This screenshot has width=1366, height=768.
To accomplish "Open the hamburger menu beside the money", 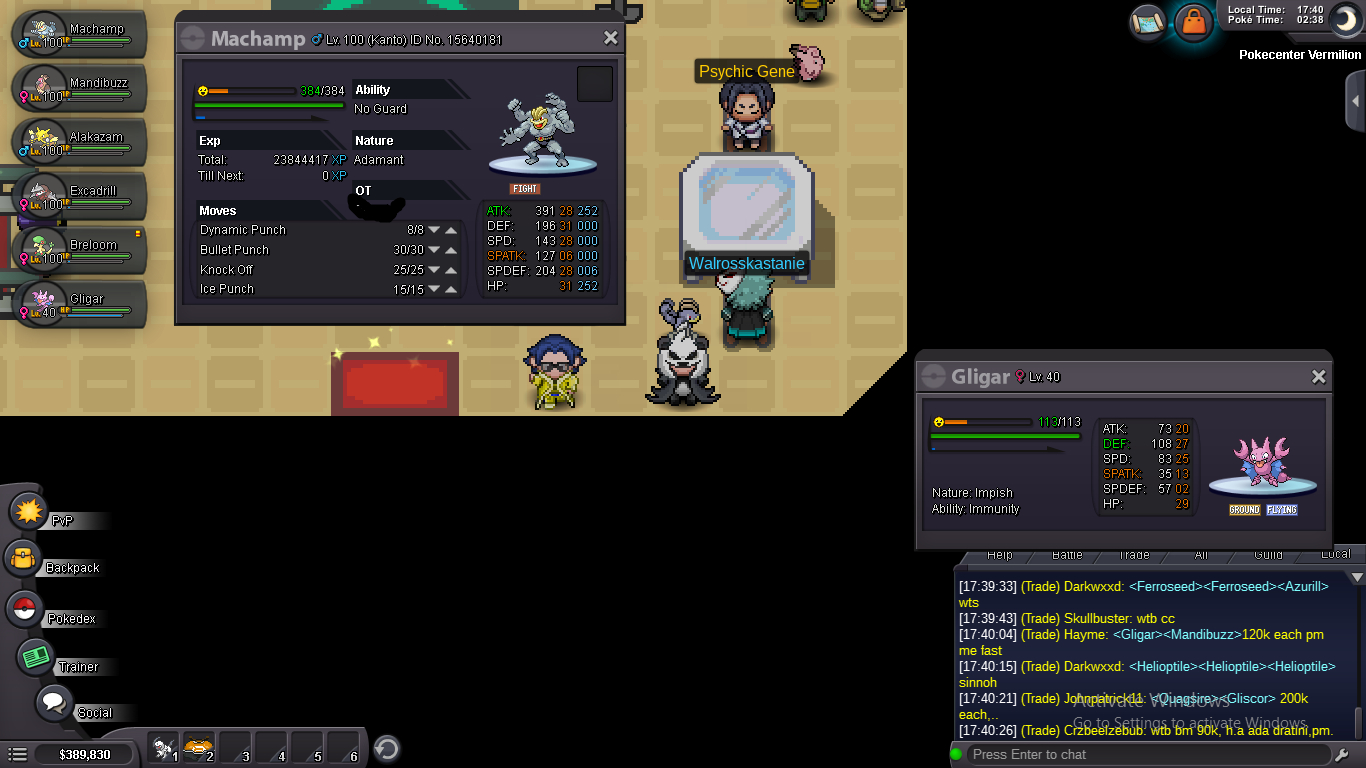I will [17, 754].
